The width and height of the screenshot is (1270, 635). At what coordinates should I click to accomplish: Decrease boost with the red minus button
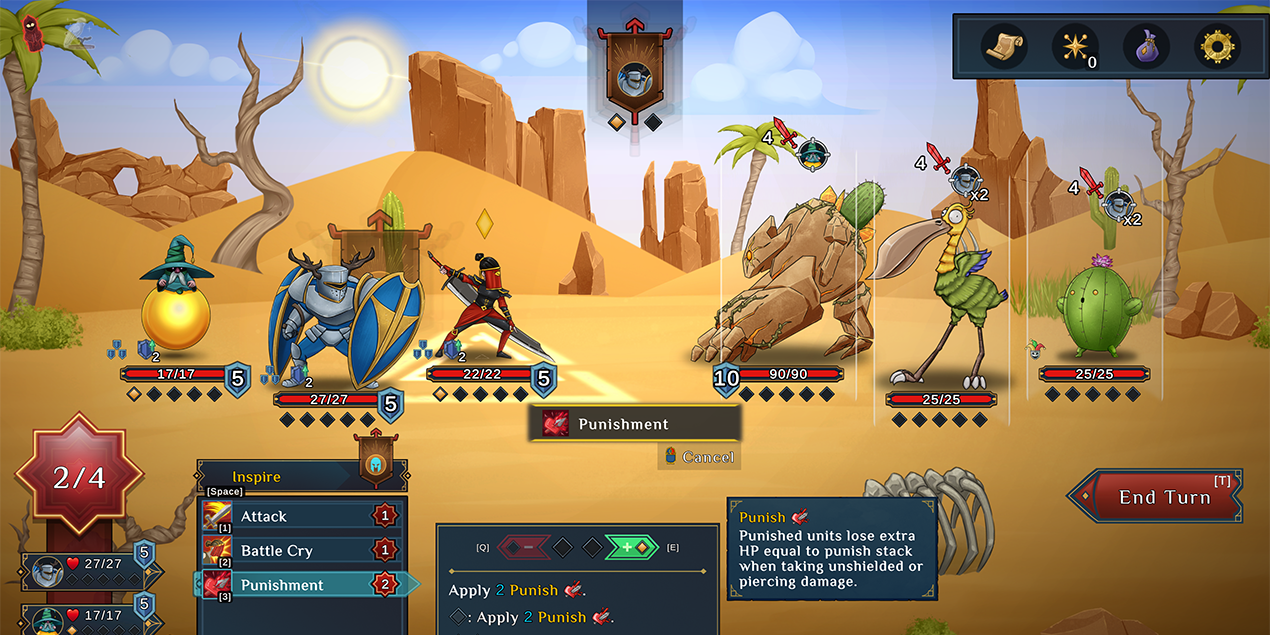[x=524, y=547]
